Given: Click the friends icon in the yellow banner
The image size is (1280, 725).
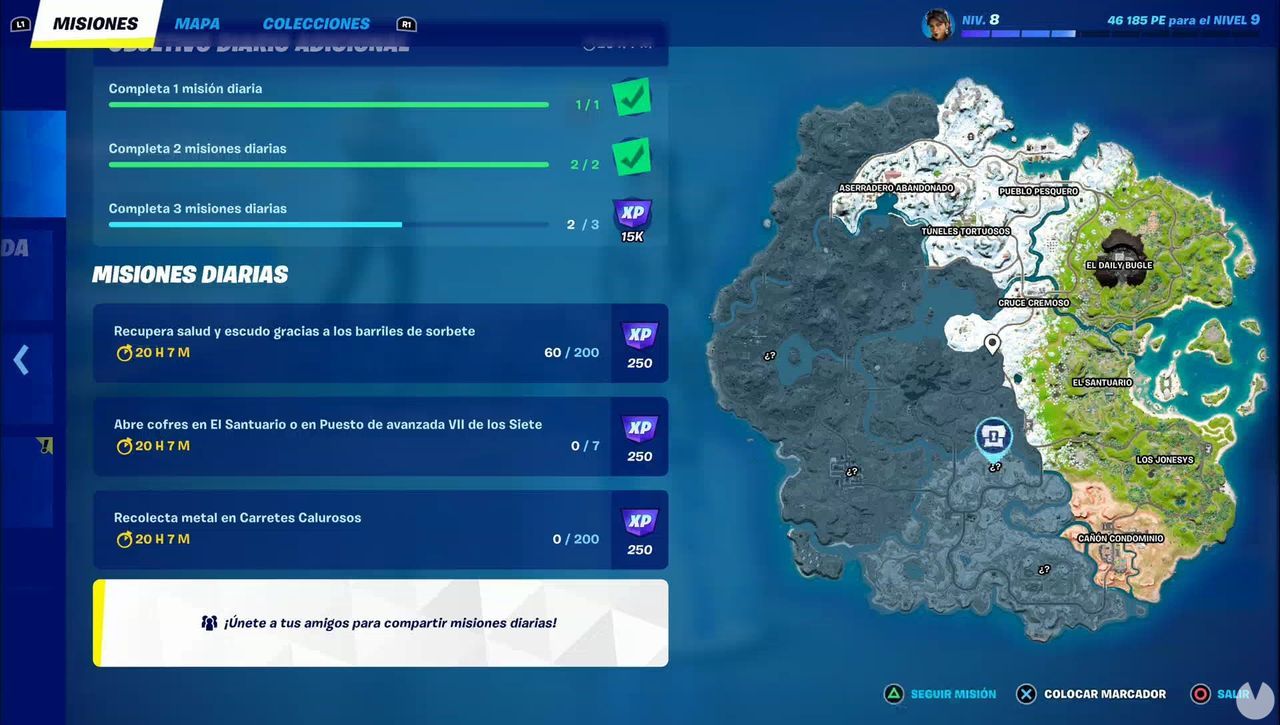Looking at the screenshot, I should tap(208, 622).
